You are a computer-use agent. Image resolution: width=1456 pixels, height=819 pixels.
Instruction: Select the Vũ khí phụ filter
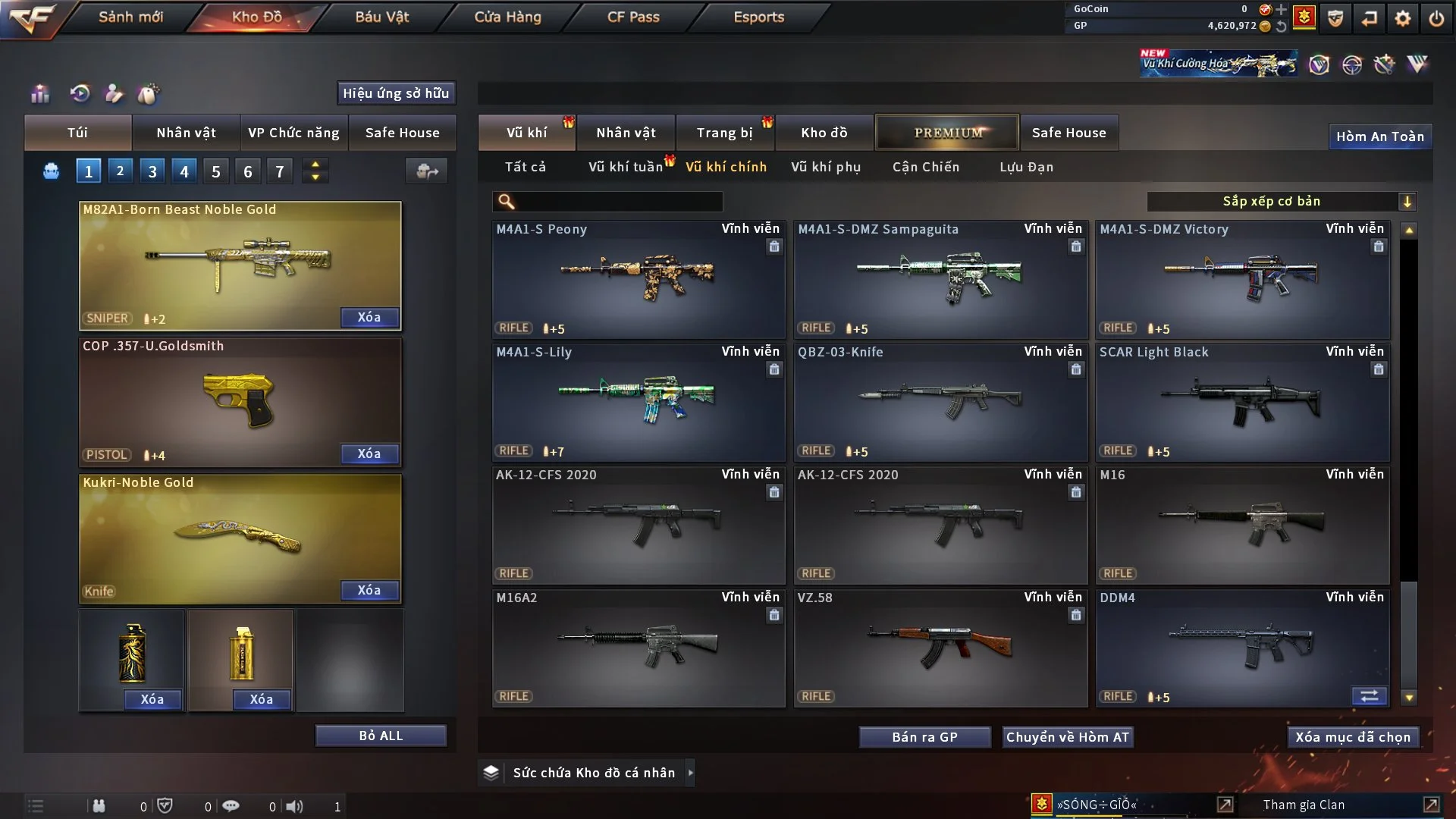coord(825,167)
